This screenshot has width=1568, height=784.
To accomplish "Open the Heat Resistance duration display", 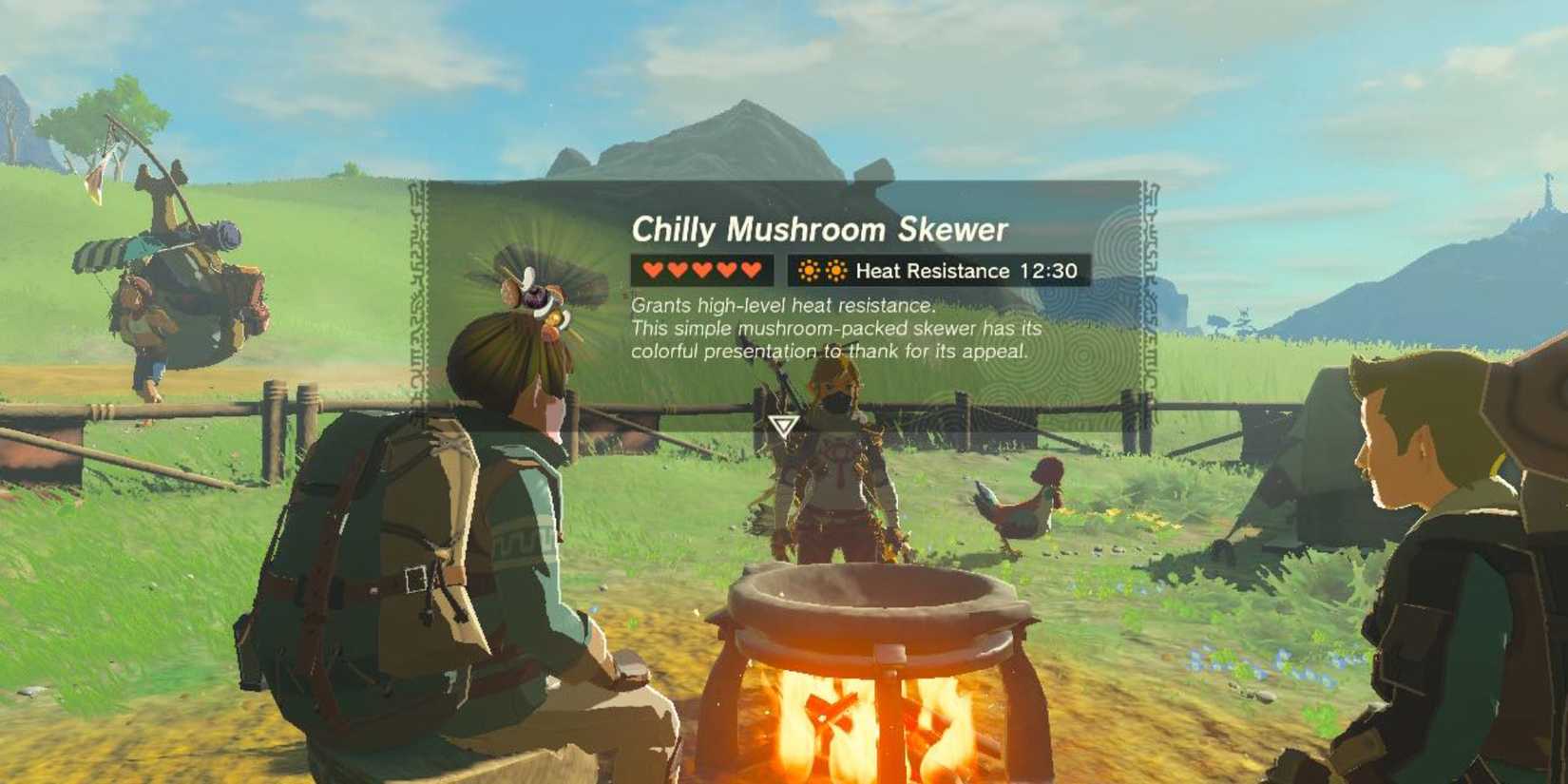I will [1048, 271].
